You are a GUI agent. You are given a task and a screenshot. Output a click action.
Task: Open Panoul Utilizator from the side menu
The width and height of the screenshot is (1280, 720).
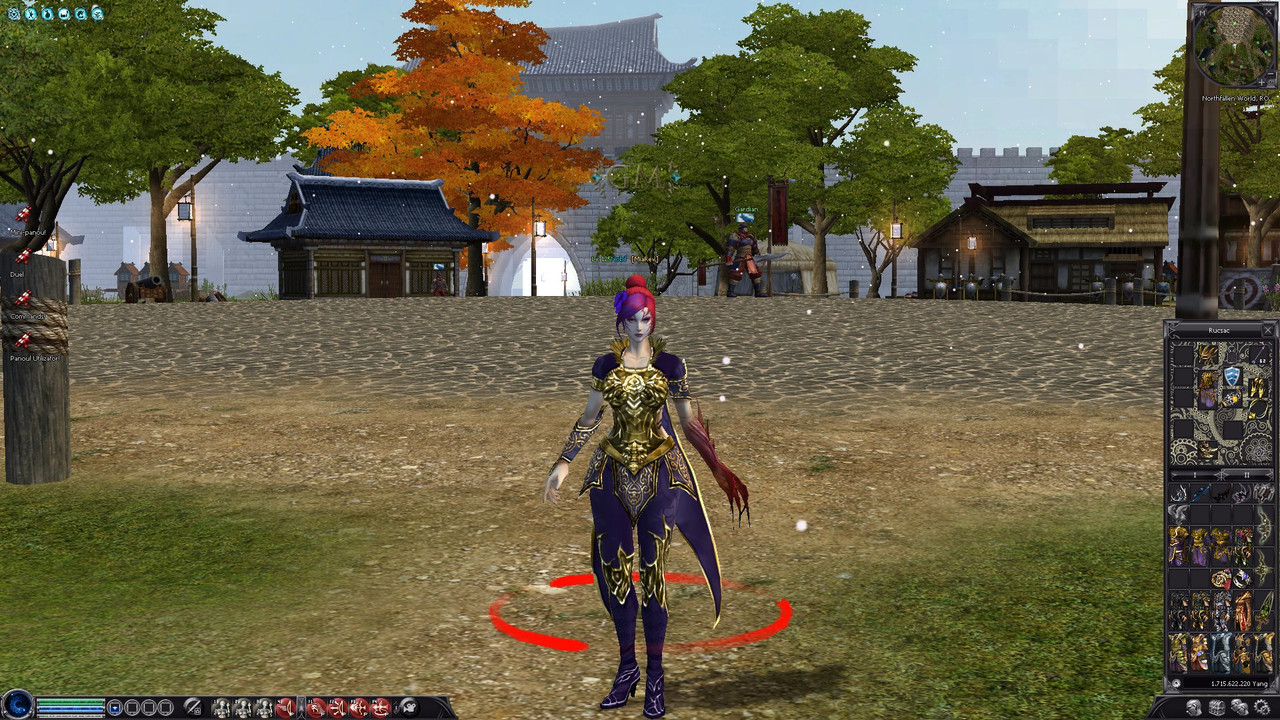33,357
